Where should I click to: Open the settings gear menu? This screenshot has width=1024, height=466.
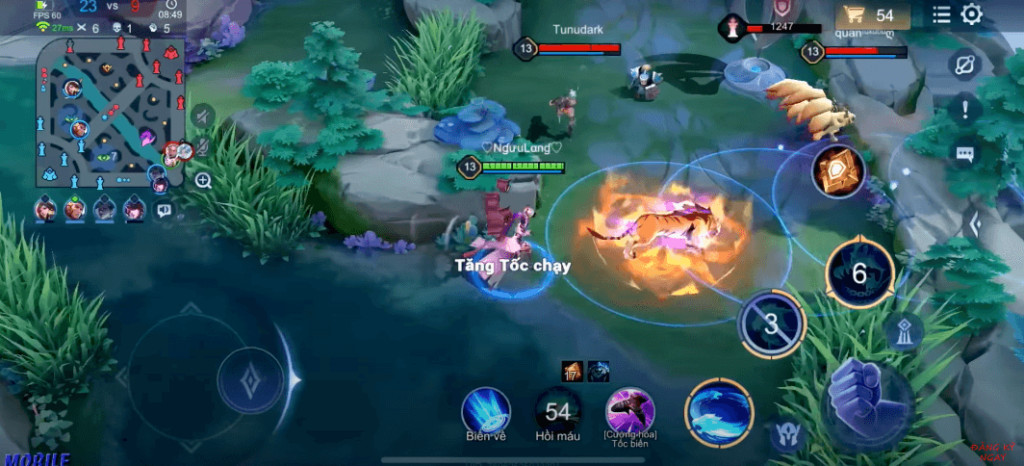[971, 14]
